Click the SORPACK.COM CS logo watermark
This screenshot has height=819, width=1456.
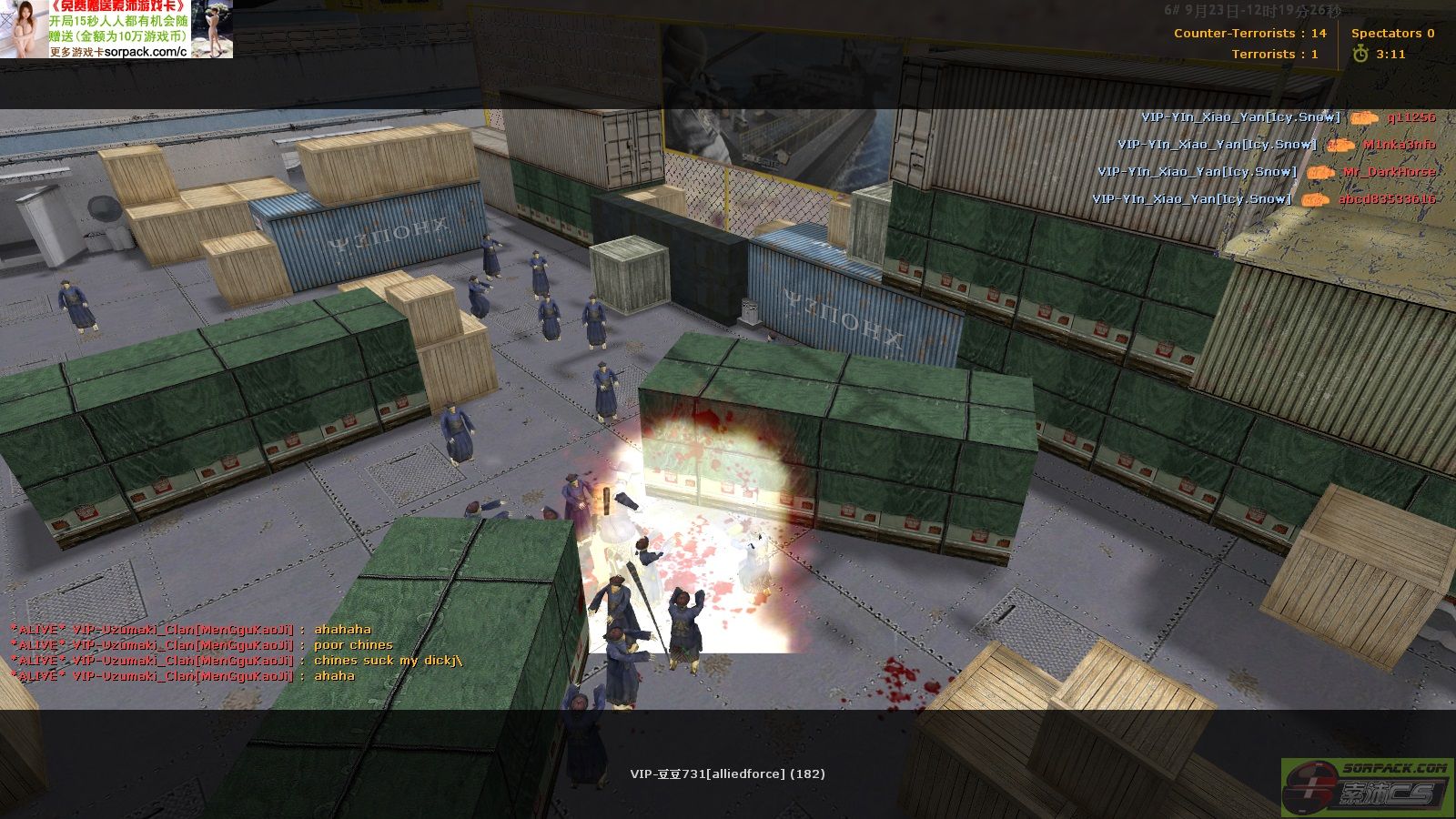(1368, 787)
